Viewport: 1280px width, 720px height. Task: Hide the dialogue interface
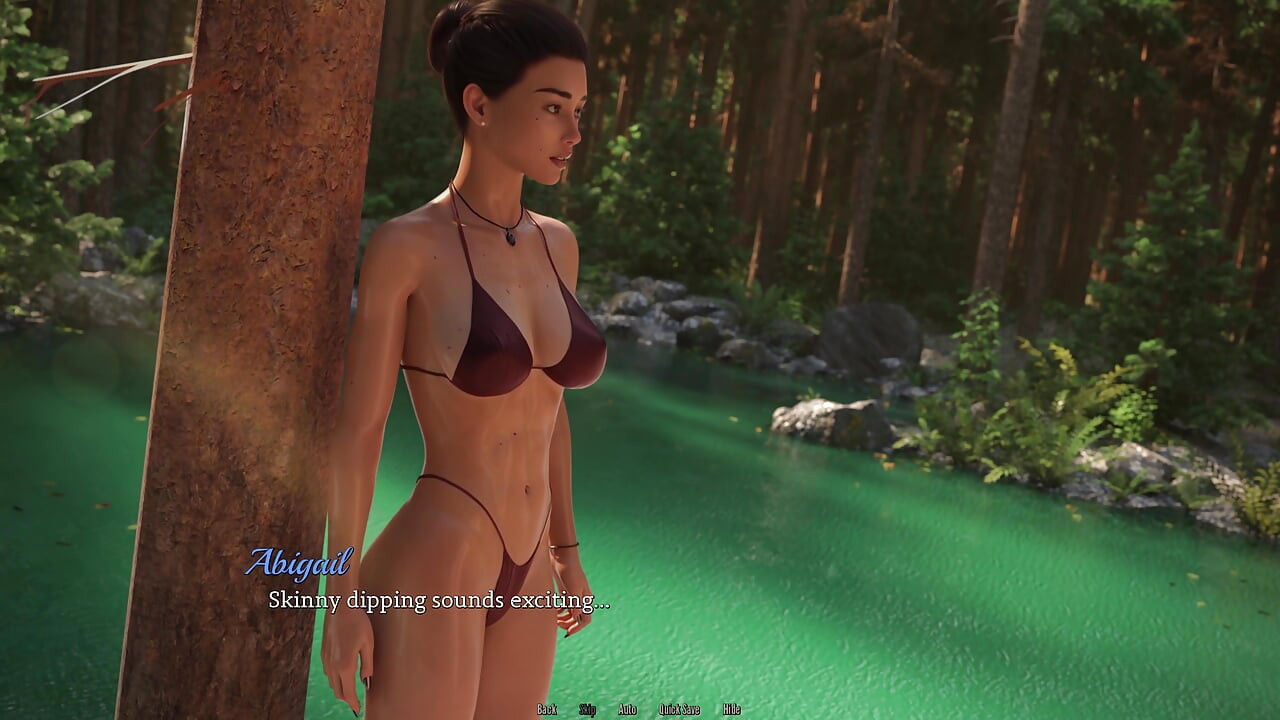(732, 709)
